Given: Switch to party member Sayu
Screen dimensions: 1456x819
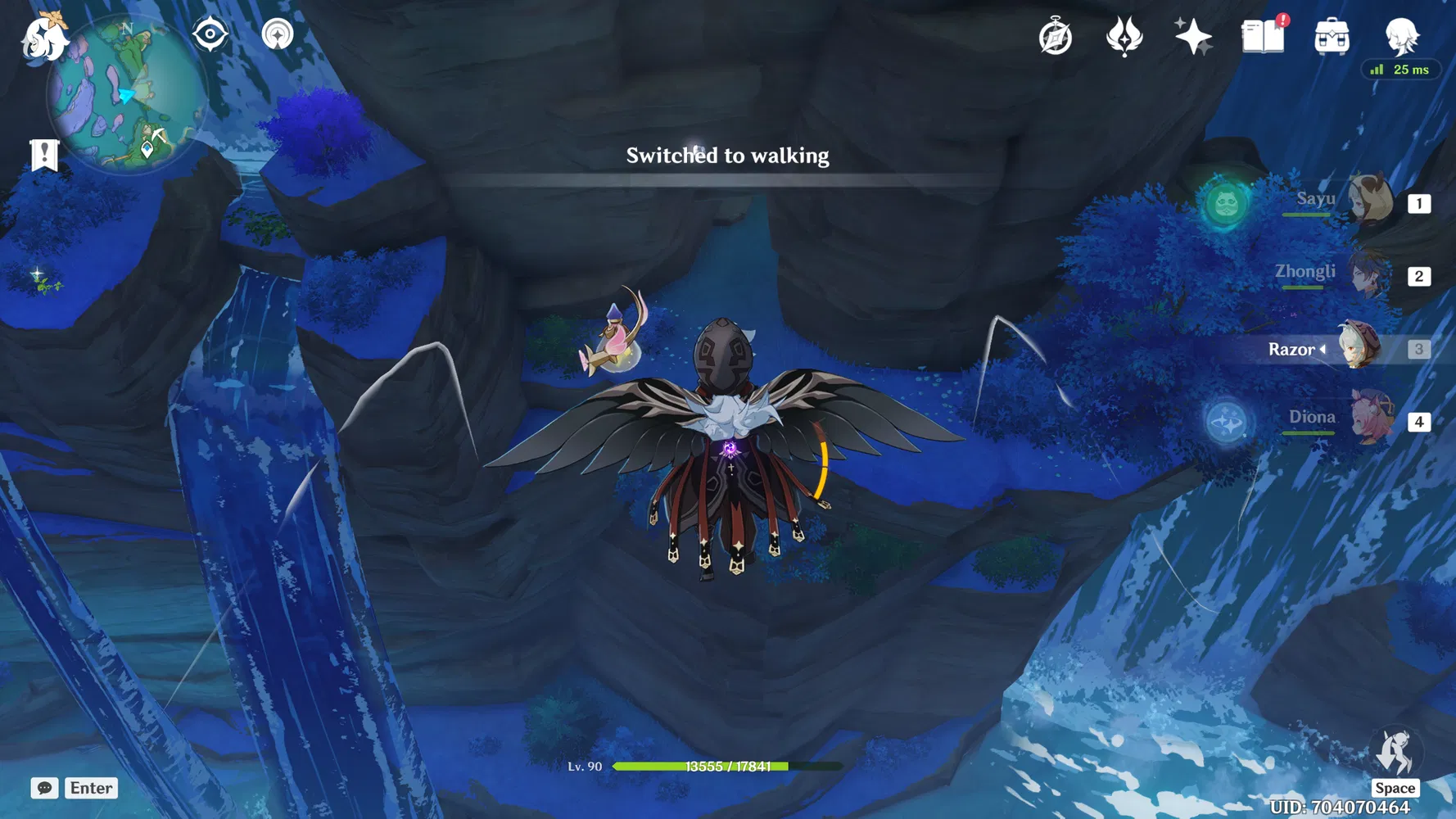Looking at the screenshot, I should (x=1368, y=202).
